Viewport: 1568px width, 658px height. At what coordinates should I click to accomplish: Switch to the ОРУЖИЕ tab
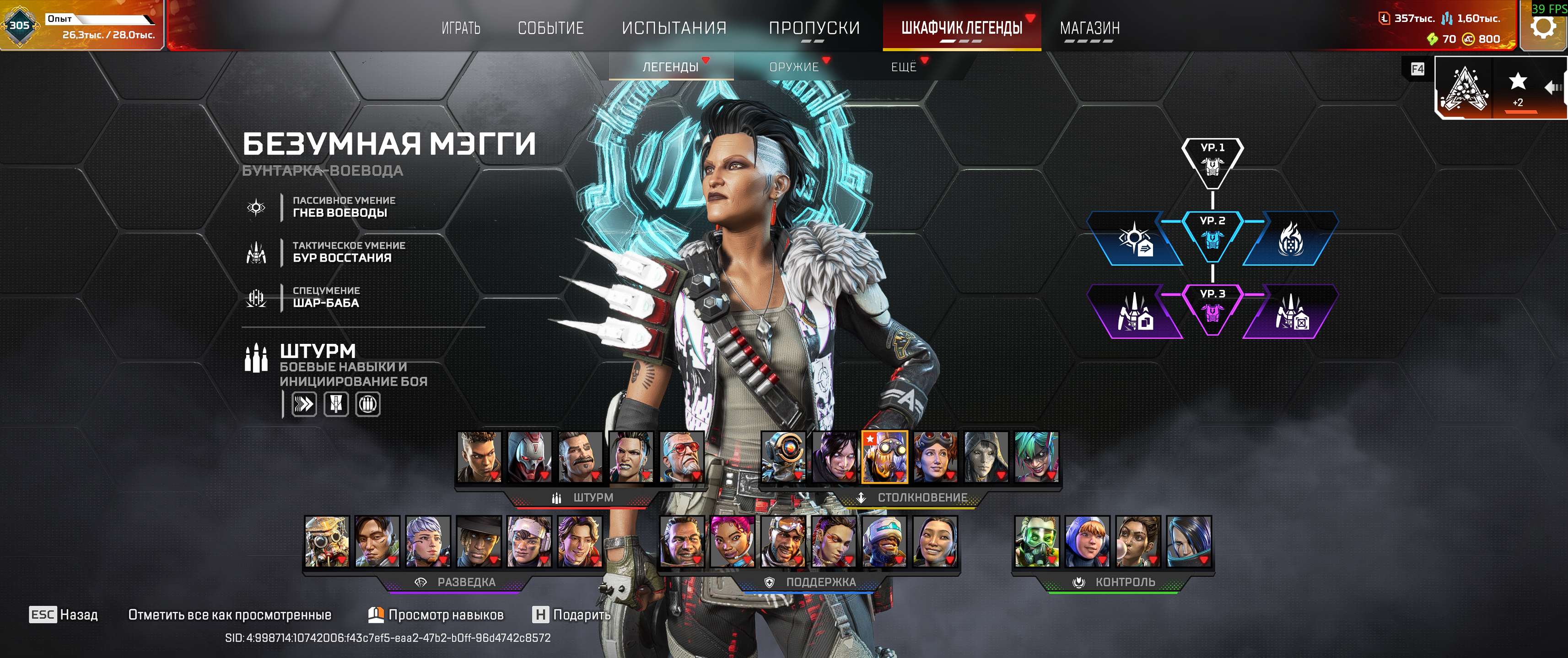tap(794, 67)
